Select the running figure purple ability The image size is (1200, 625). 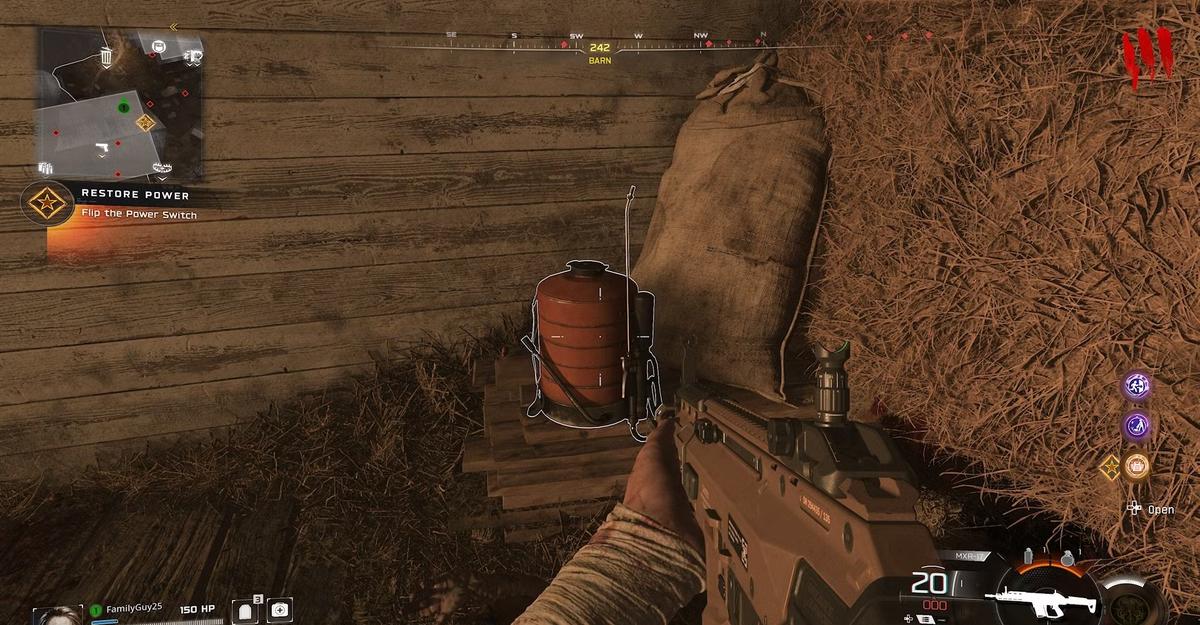click(x=1137, y=385)
